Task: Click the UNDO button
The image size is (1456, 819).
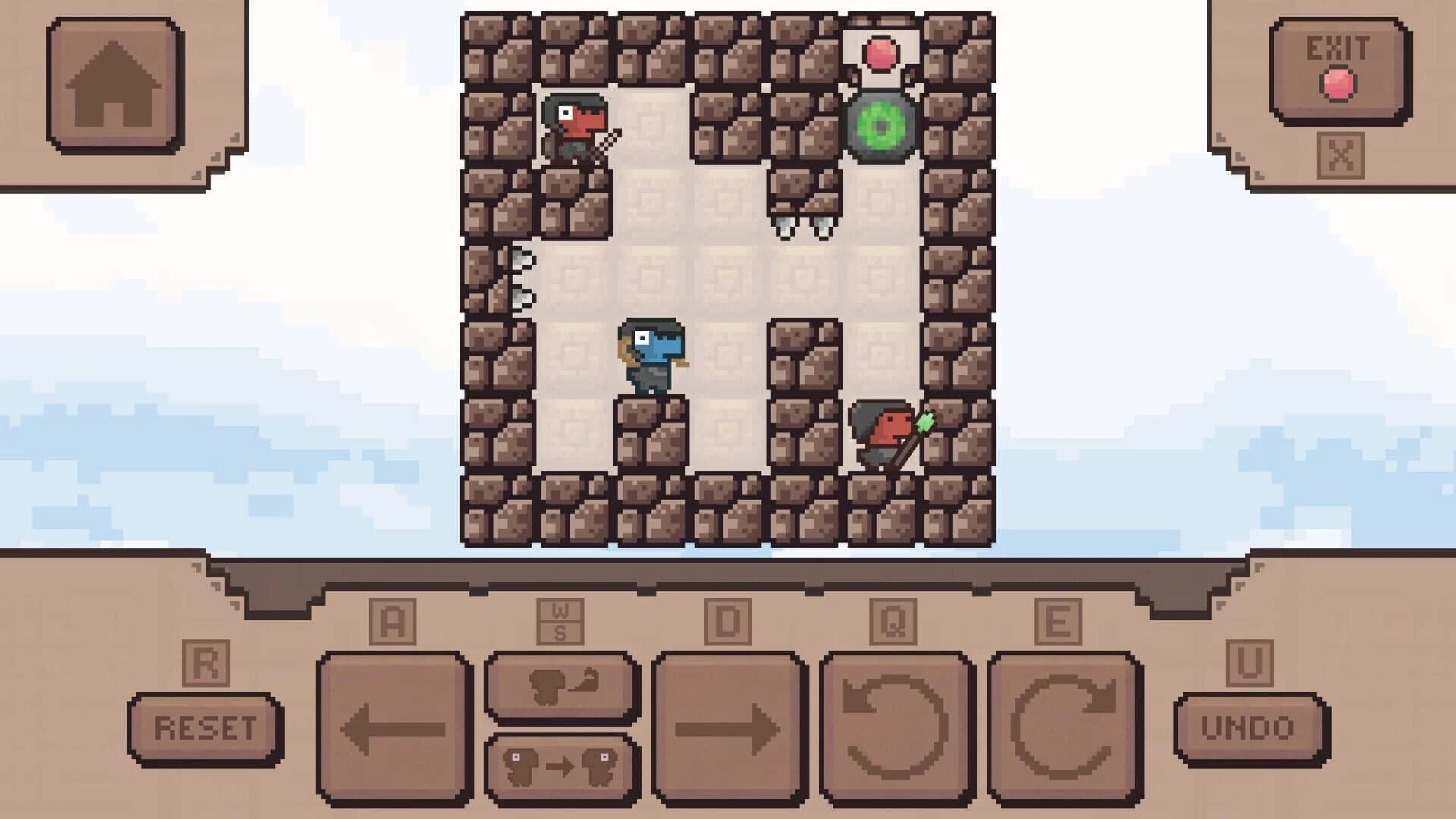Action: pyautogui.click(x=1247, y=728)
